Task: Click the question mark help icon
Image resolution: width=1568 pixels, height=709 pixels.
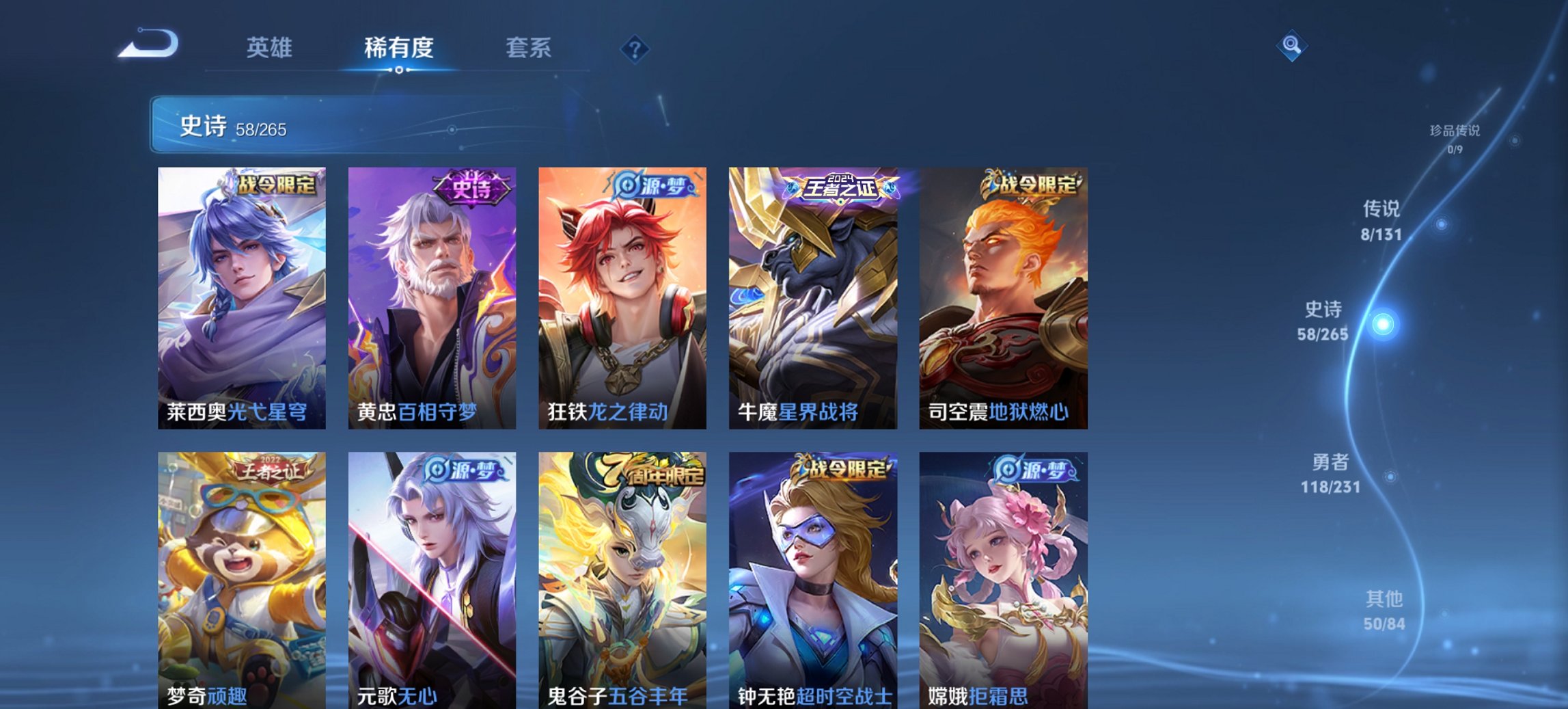Action: (x=635, y=49)
